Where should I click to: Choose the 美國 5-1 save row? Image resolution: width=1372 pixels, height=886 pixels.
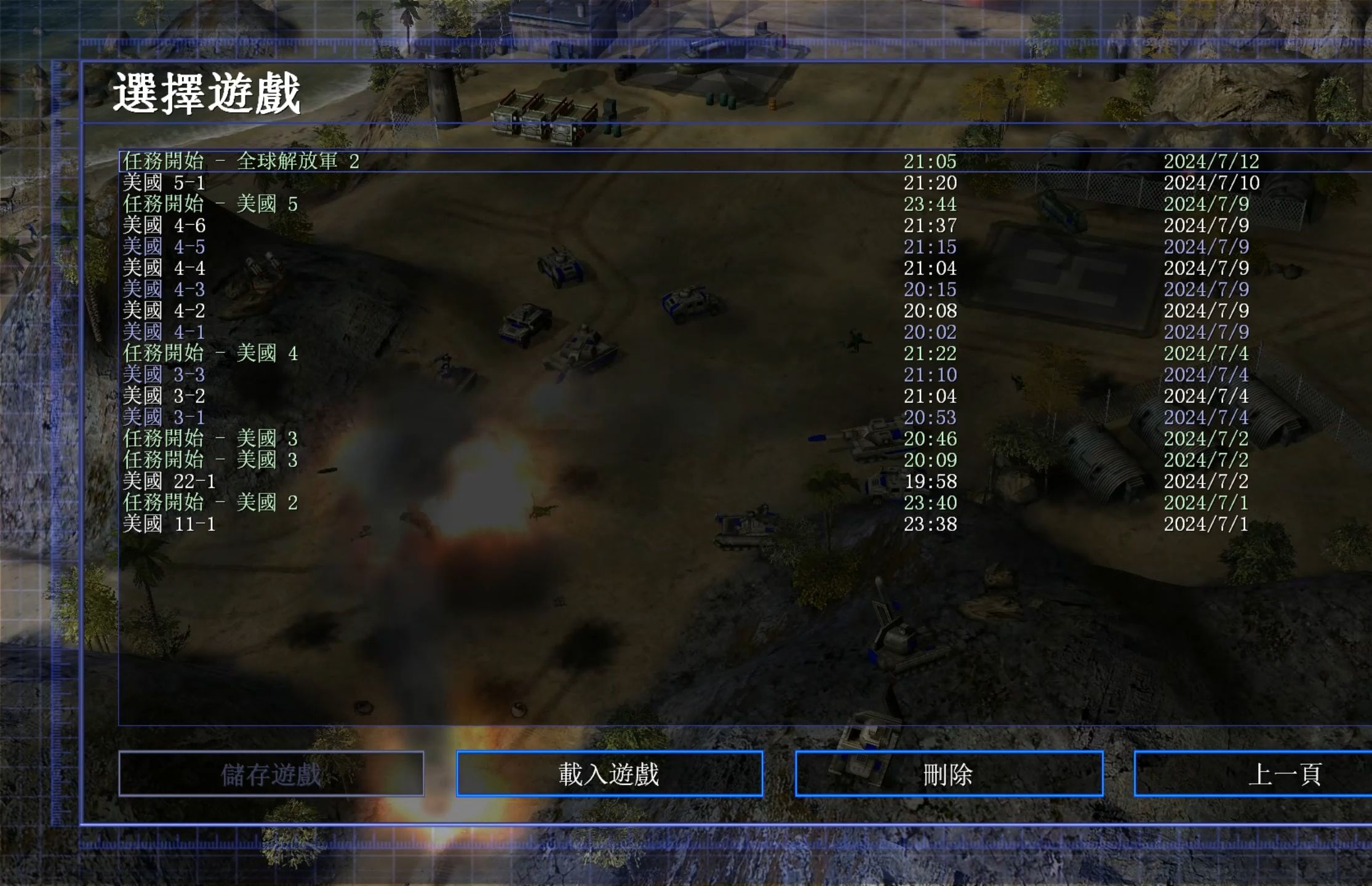tap(164, 183)
